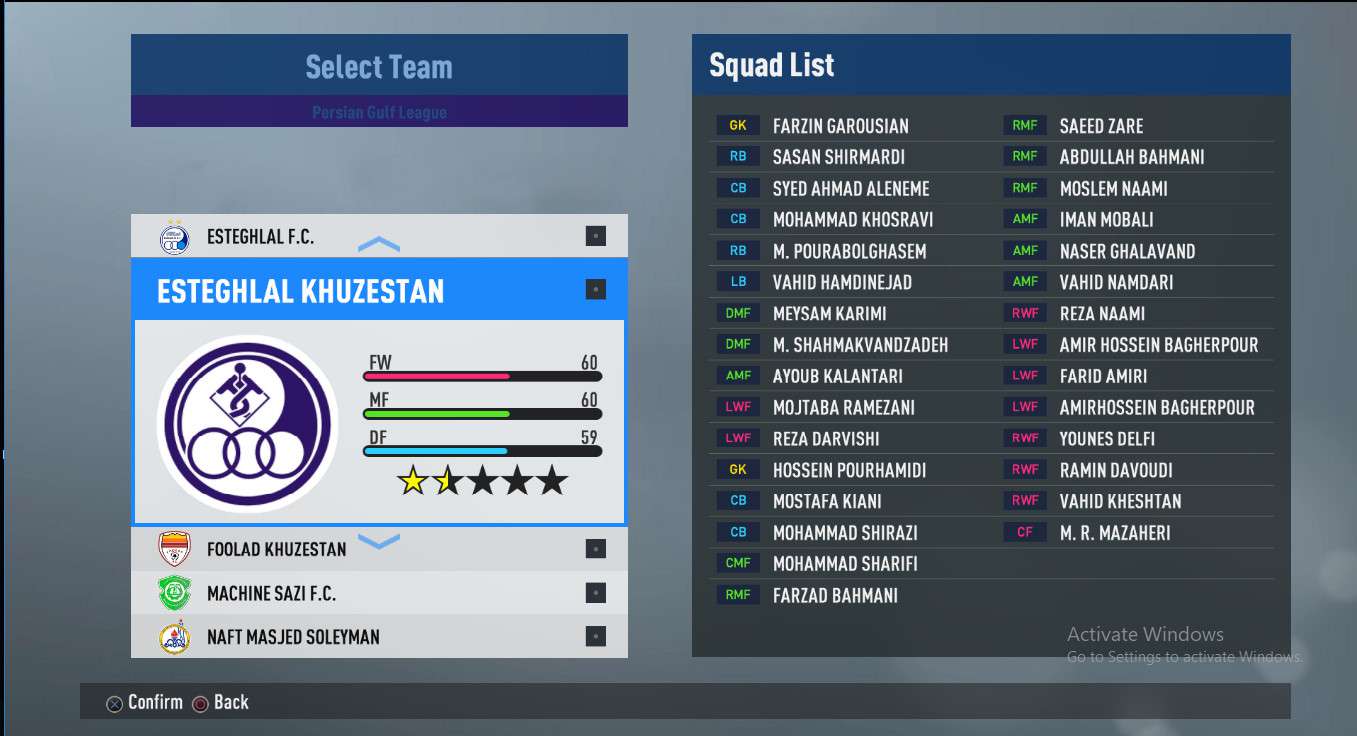Click the up arrow above the team card
Image resolution: width=1357 pixels, height=736 pixels.
coord(378,244)
